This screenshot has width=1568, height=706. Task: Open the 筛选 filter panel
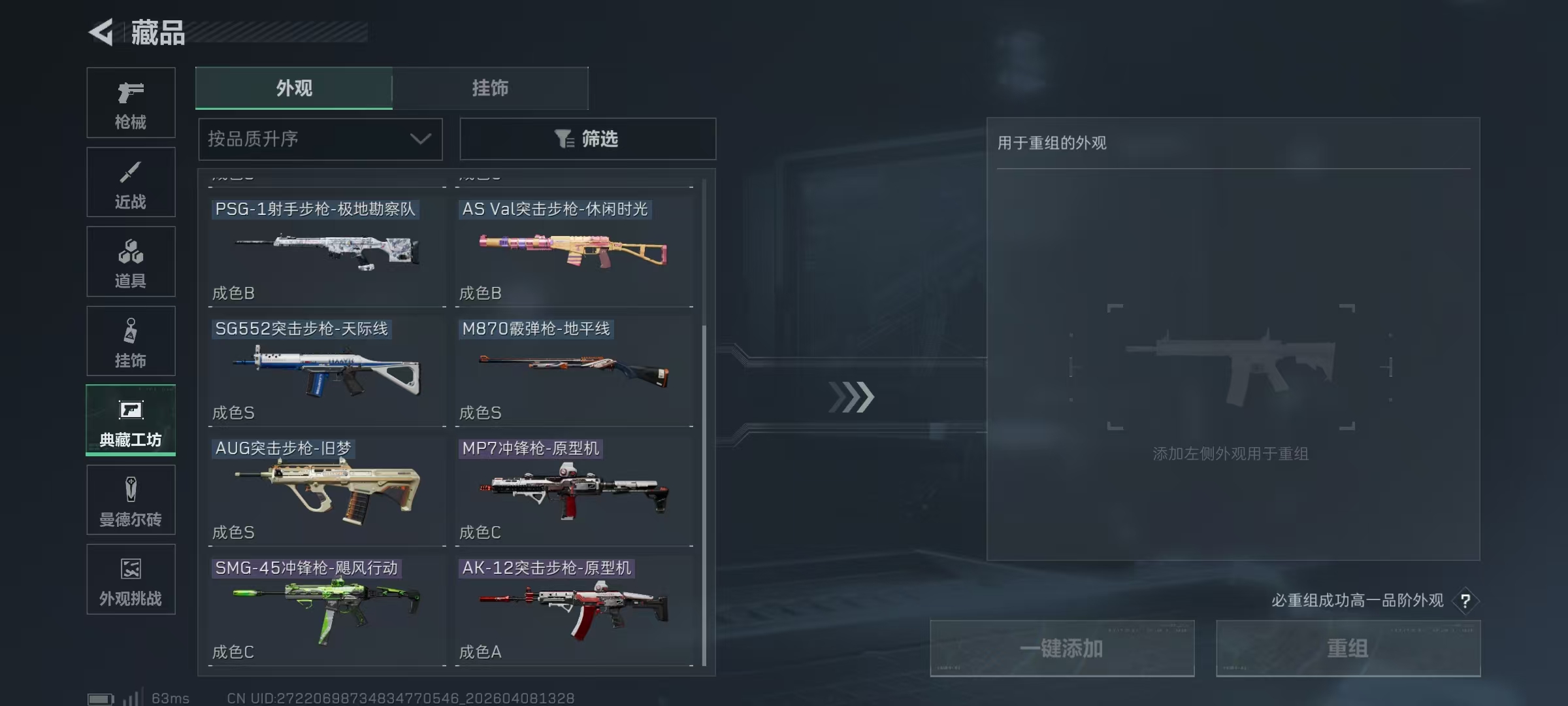[x=587, y=139]
